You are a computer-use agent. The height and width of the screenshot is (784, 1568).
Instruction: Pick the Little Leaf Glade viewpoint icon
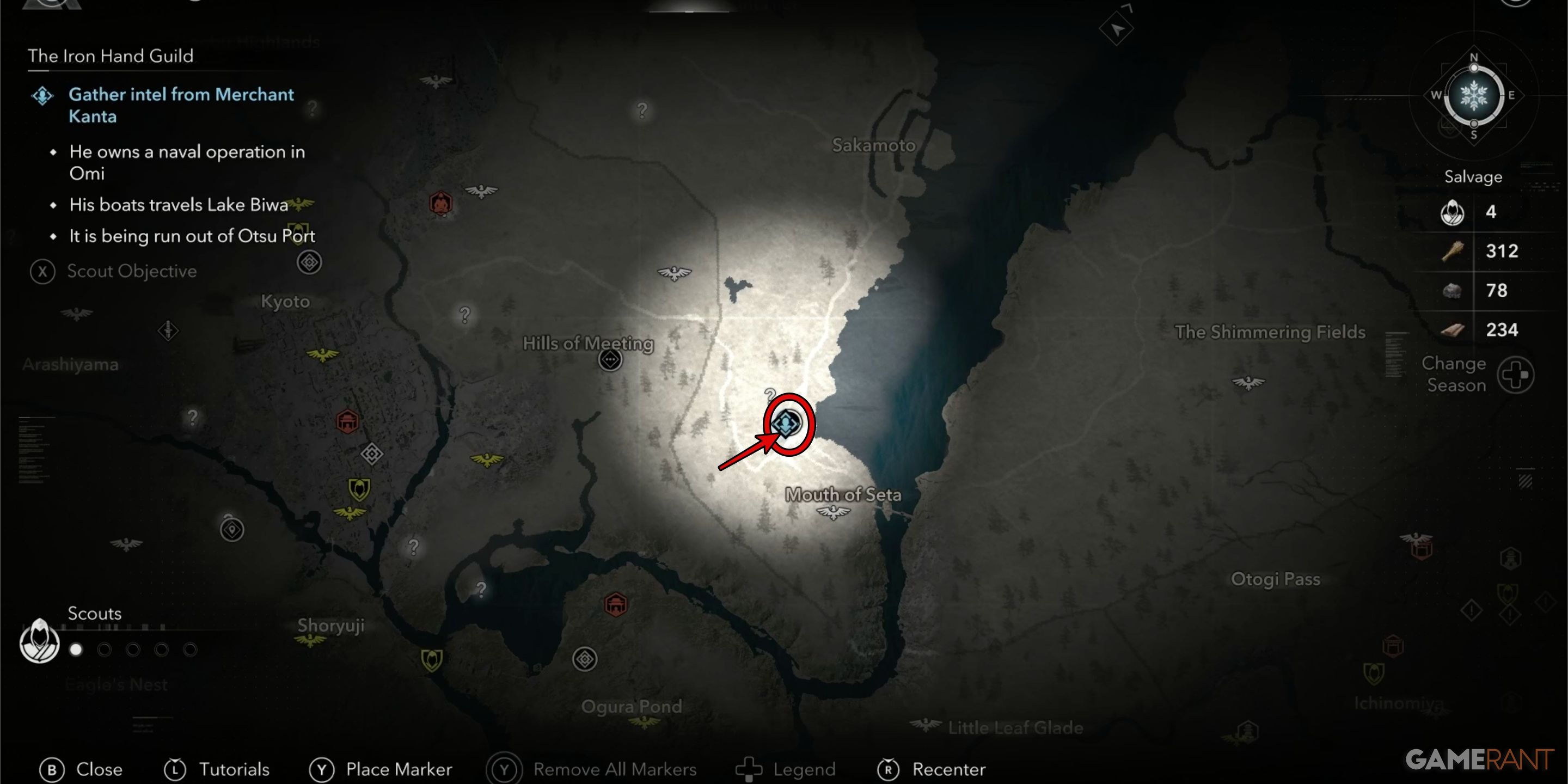coord(926,724)
